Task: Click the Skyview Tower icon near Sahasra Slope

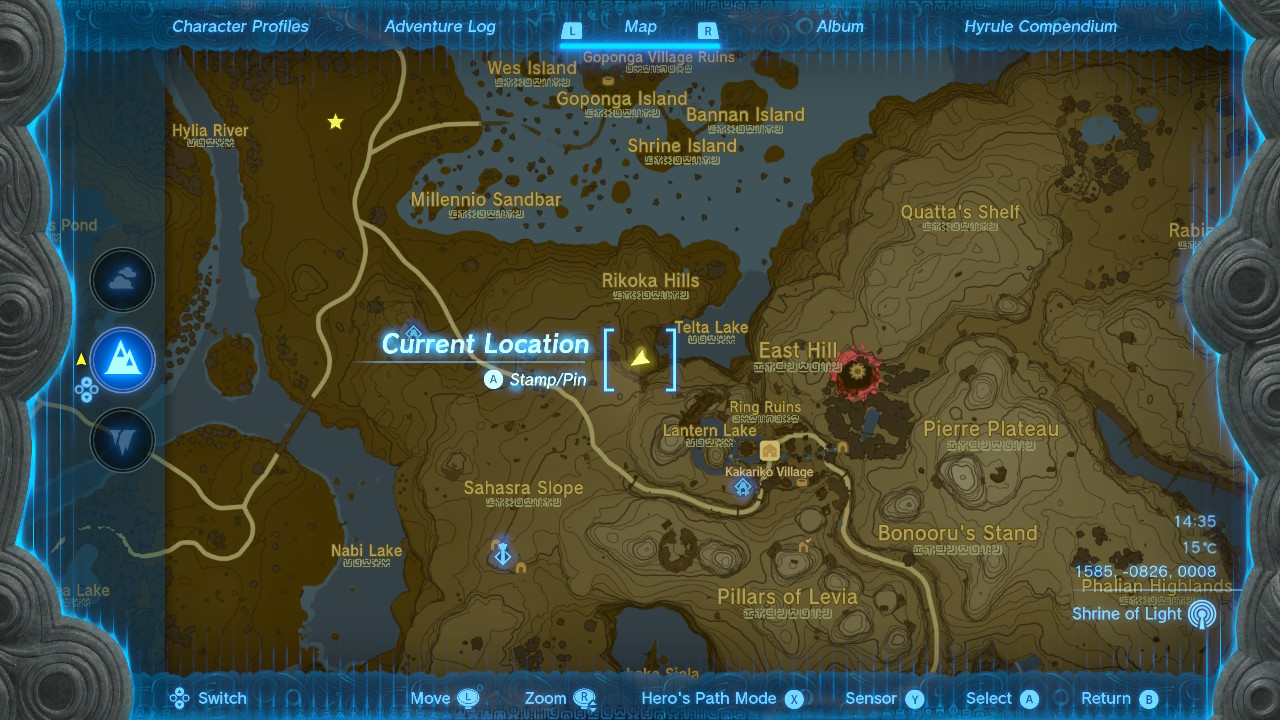Action: [503, 553]
